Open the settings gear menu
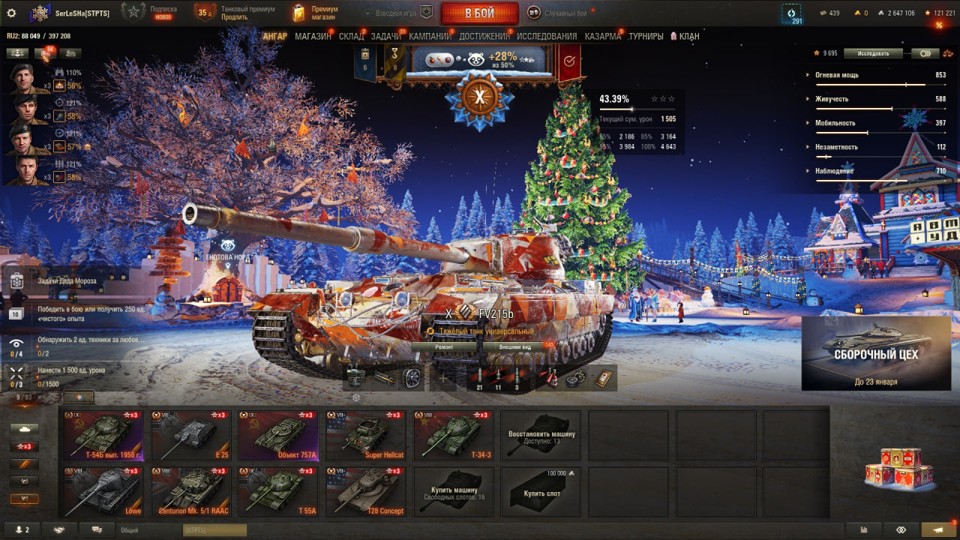The width and height of the screenshot is (960, 540). click(x=11, y=12)
